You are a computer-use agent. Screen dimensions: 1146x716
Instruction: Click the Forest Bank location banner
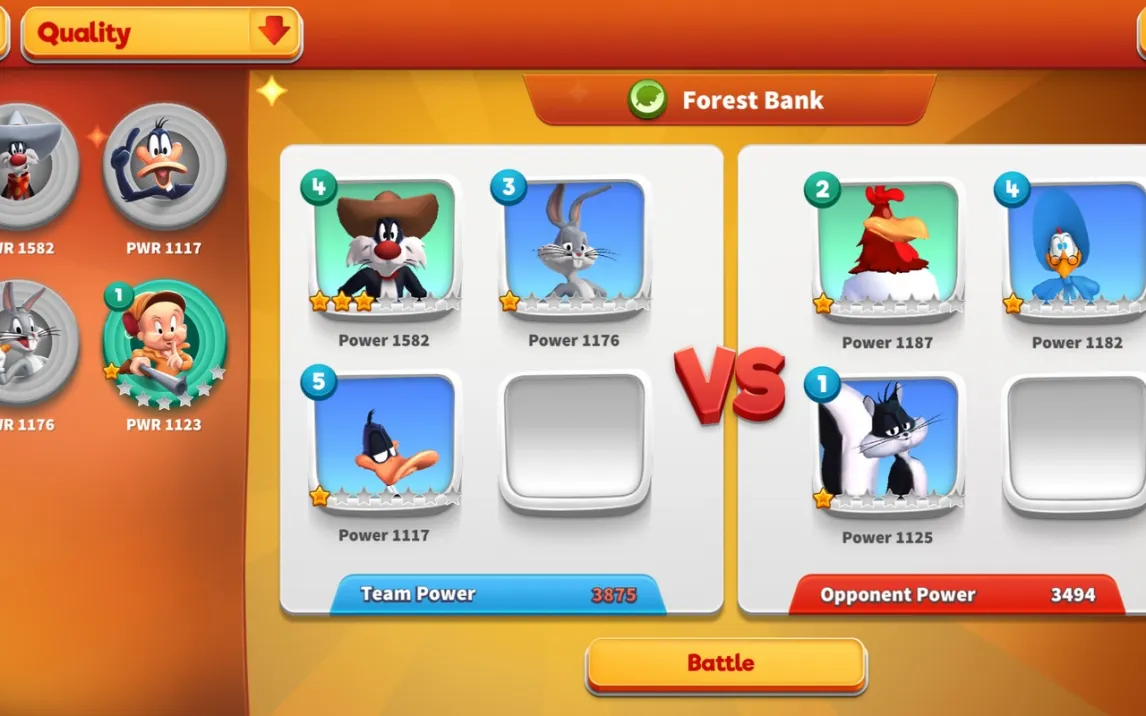pyautogui.click(x=729, y=100)
